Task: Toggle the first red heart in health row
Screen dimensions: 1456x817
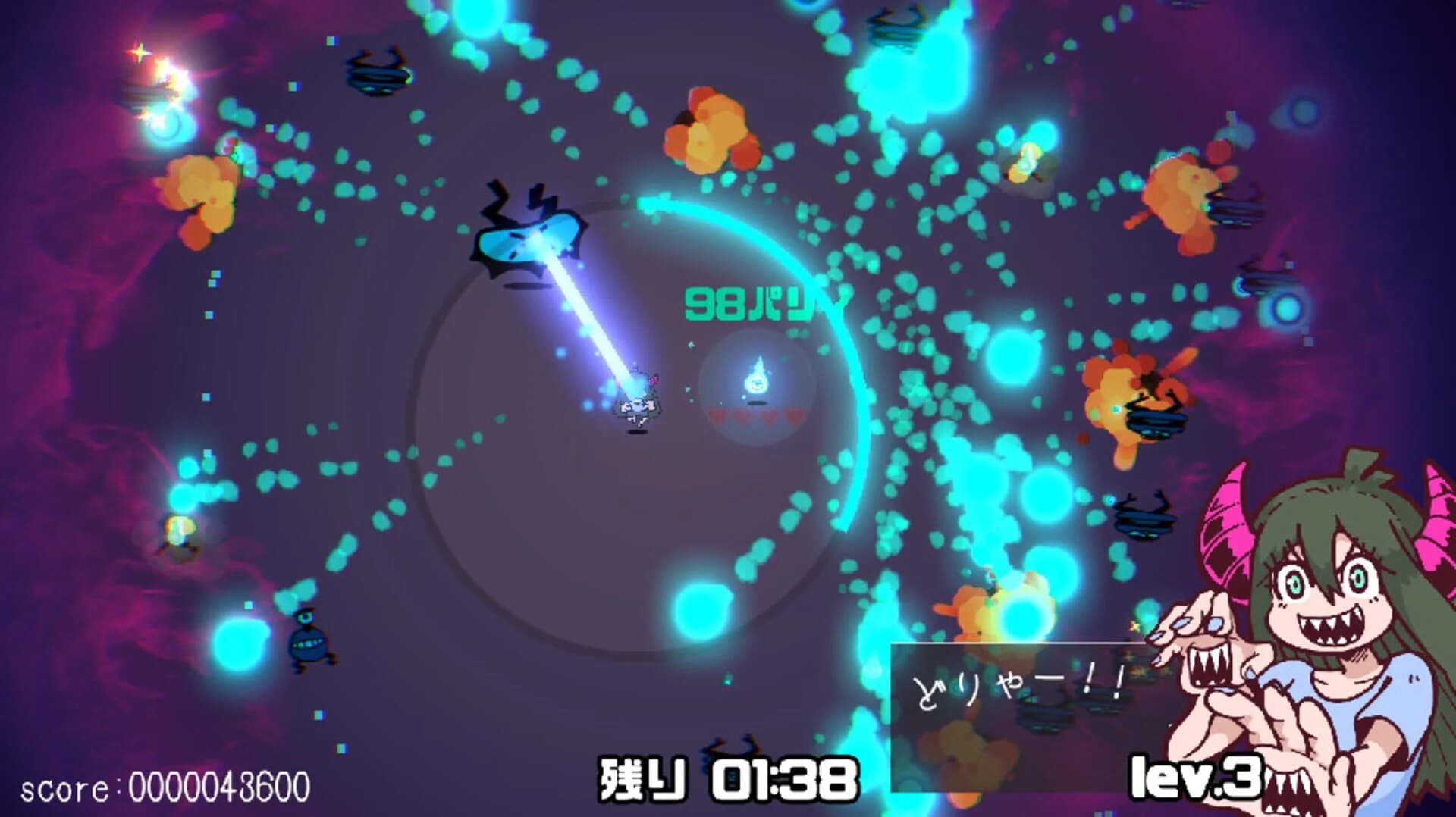Action: click(717, 417)
